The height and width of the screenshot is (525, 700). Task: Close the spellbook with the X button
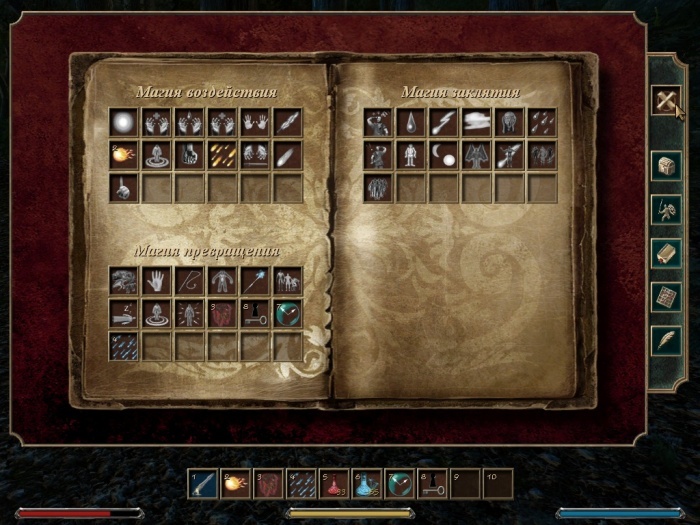(x=666, y=100)
